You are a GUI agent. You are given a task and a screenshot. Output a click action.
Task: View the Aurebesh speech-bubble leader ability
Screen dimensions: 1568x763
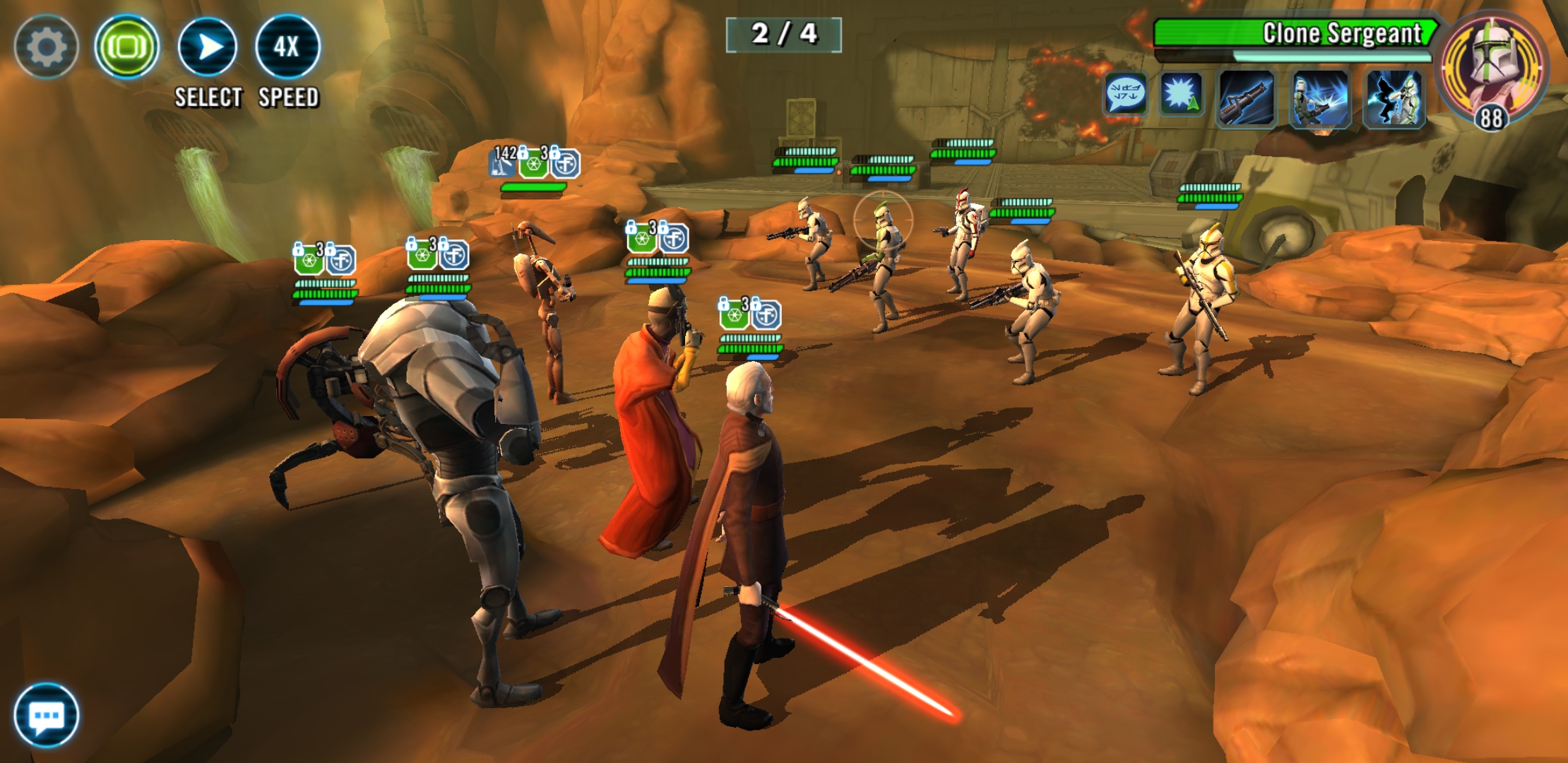coord(1125,95)
